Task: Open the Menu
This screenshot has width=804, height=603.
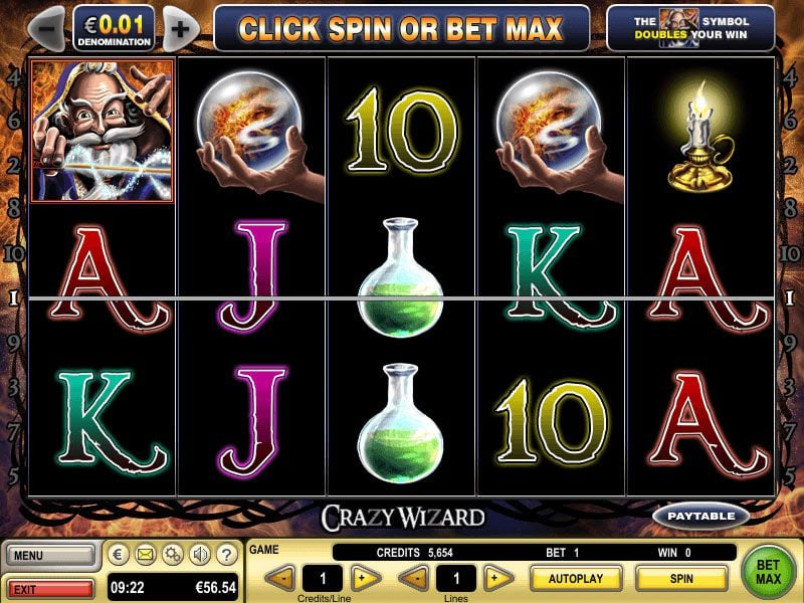Action: click(x=50, y=555)
